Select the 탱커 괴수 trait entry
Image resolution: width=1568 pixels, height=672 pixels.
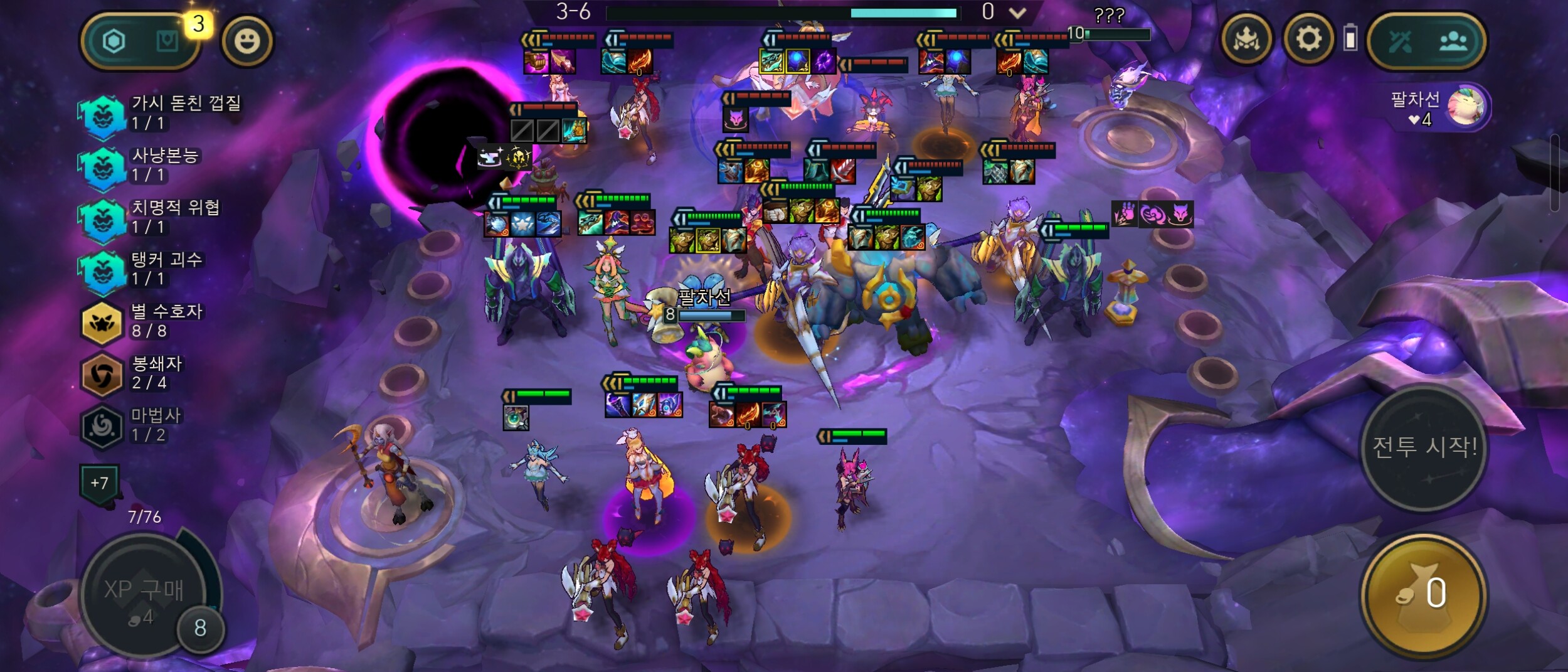click(x=144, y=269)
